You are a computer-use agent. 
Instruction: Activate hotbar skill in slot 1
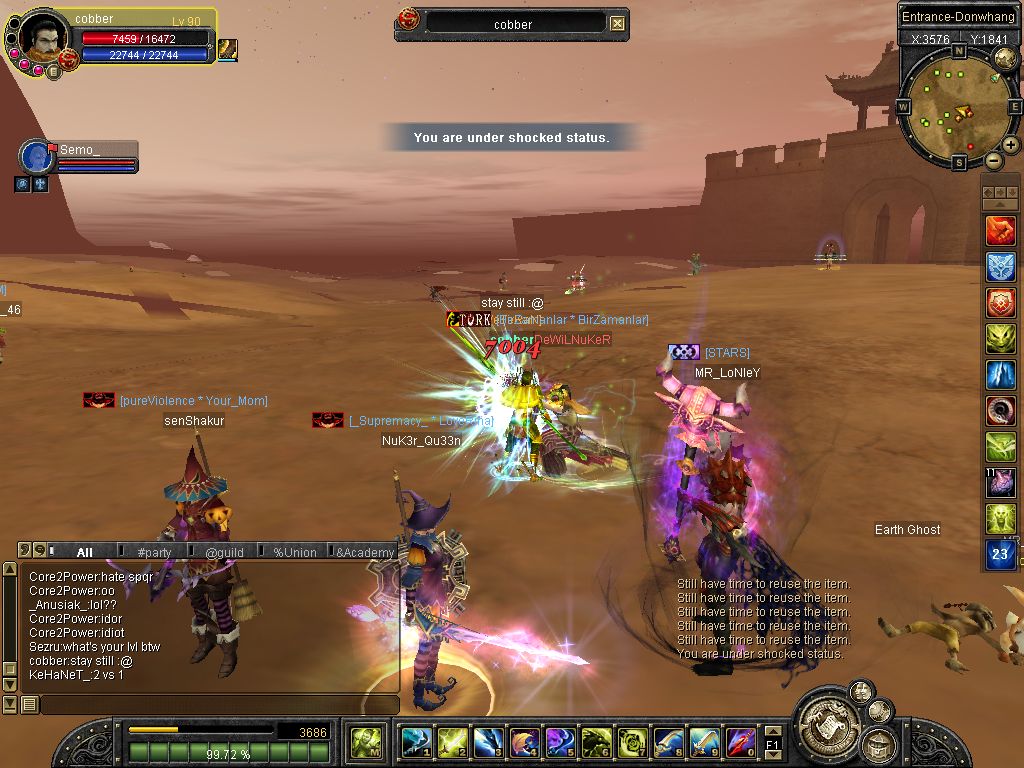(x=416, y=742)
